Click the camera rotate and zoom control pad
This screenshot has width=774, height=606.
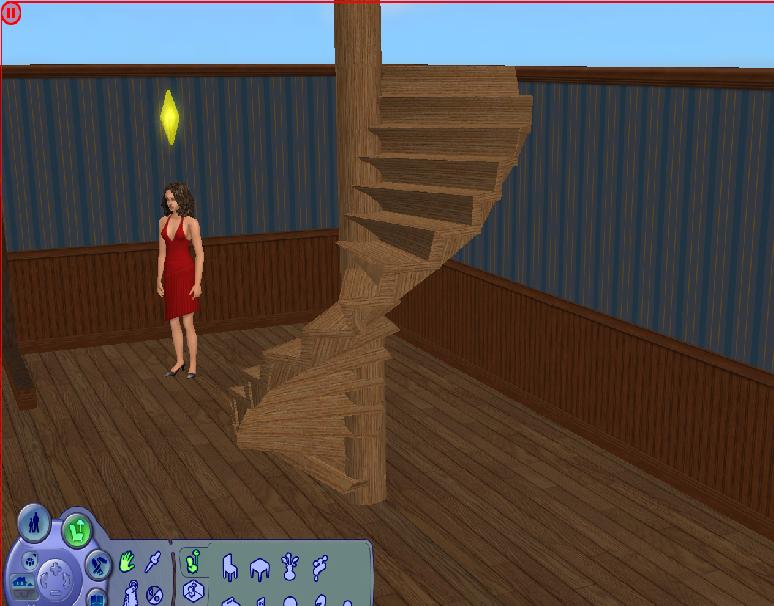52,578
